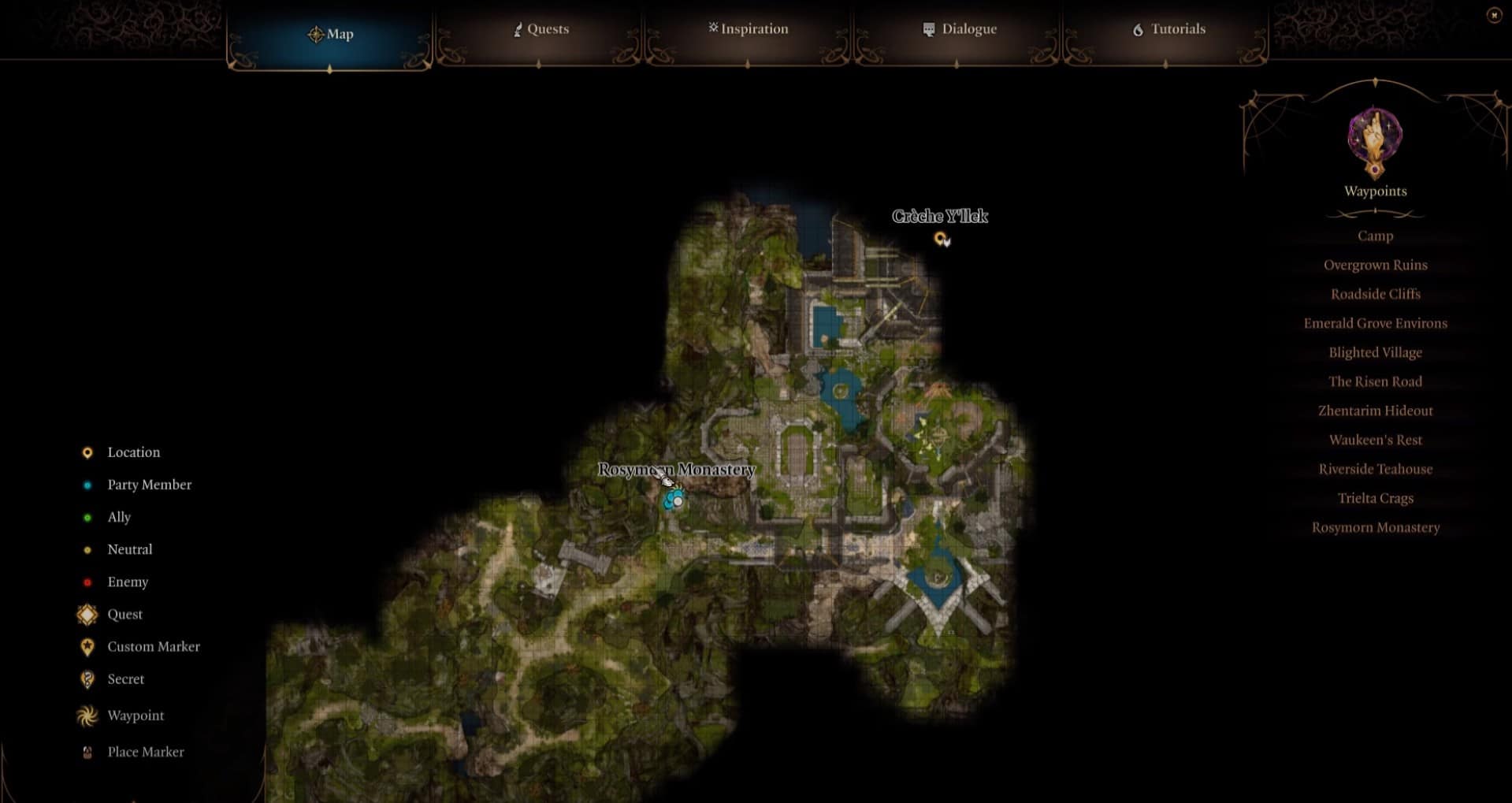Click the Custom Marker icon in the legend
The width and height of the screenshot is (1512, 803).
tap(87, 646)
